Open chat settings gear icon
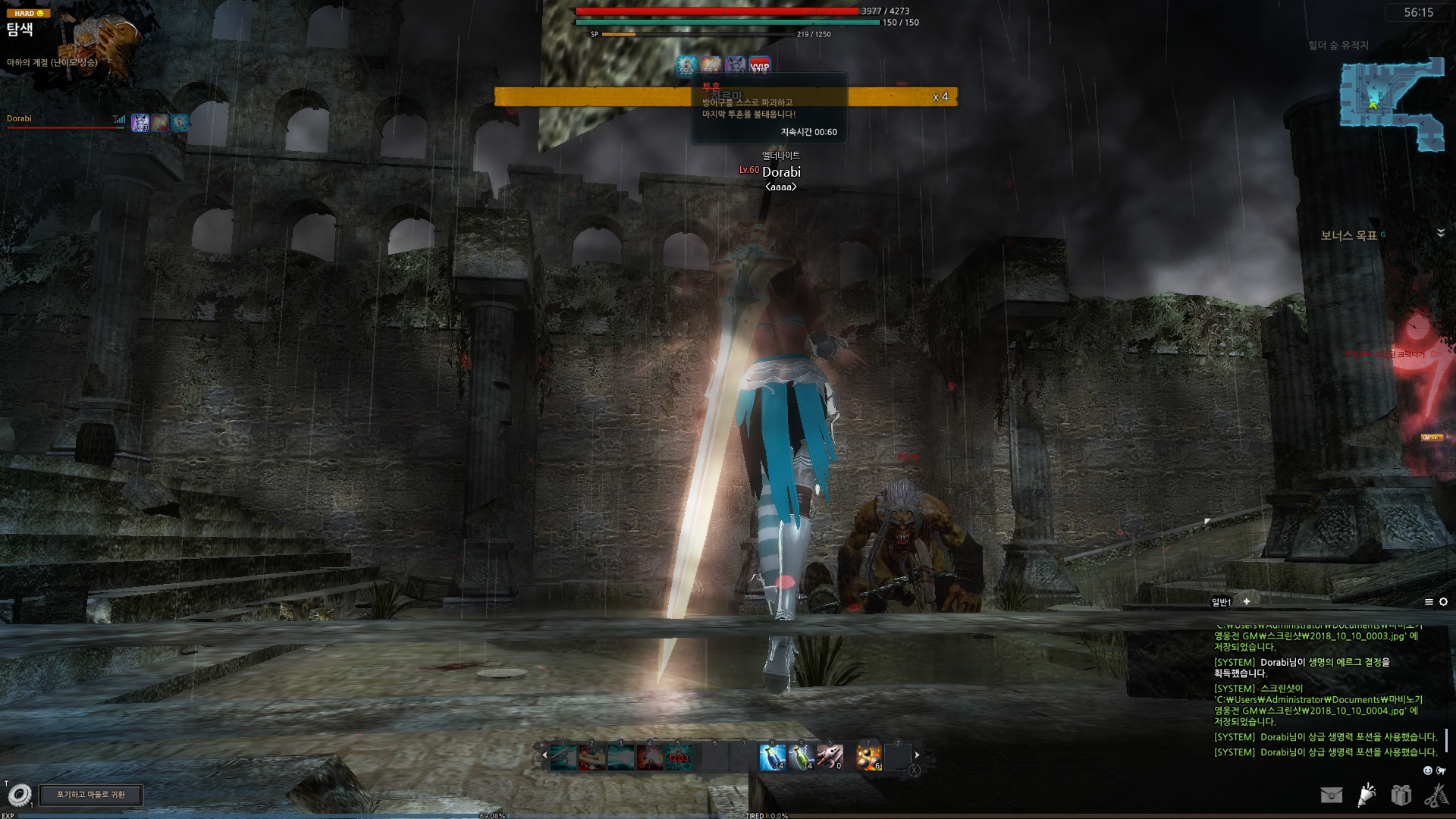The height and width of the screenshot is (819, 1456). (x=1443, y=602)
